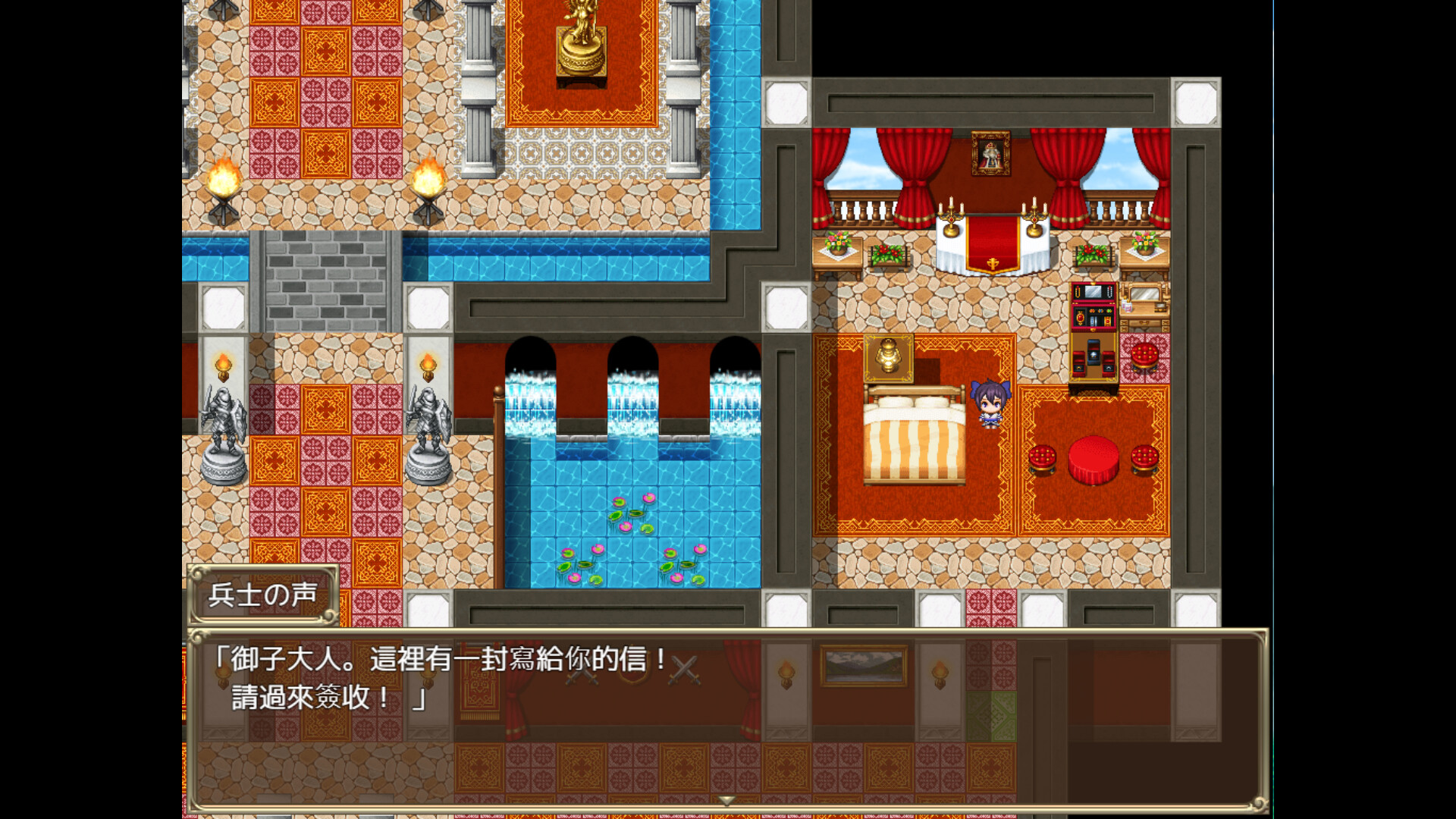Select the red round table in the bedroom
The width and height of the screenshot is (1456, 819).
point(1092,459)
